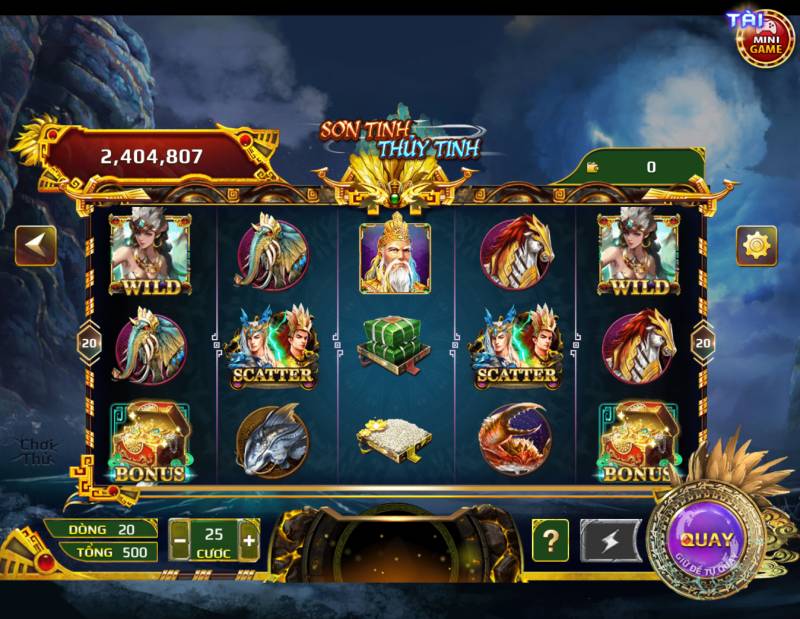This screenshot has height=619, width=800.
Task: Click the Chơi Thử trial play label
Action: (x=39, y=451)
